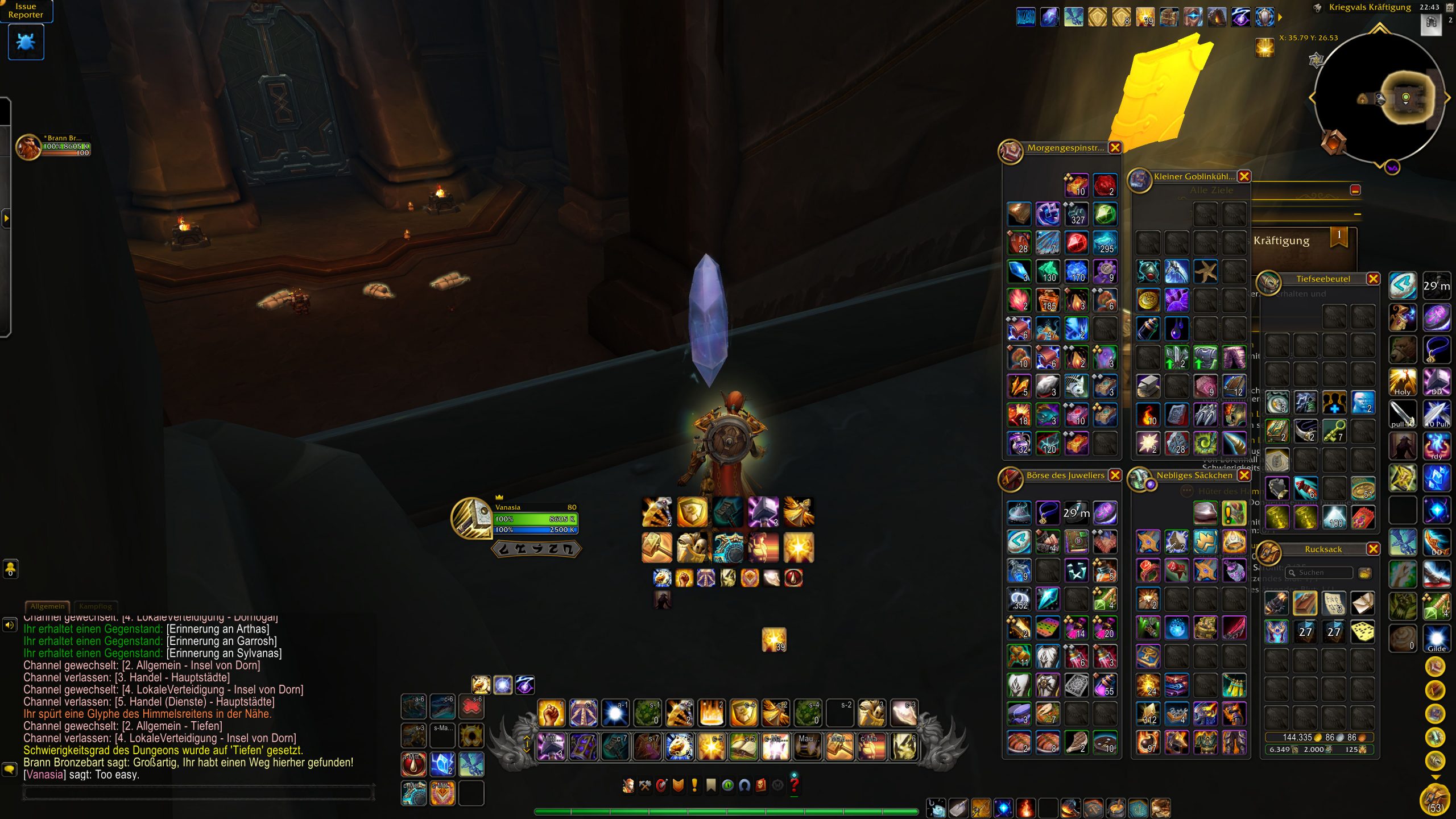The width and height of the screenshot is (1456, 819).
Task: Switch to the Kampflog chat tab
Action: (x=95, y=606)
